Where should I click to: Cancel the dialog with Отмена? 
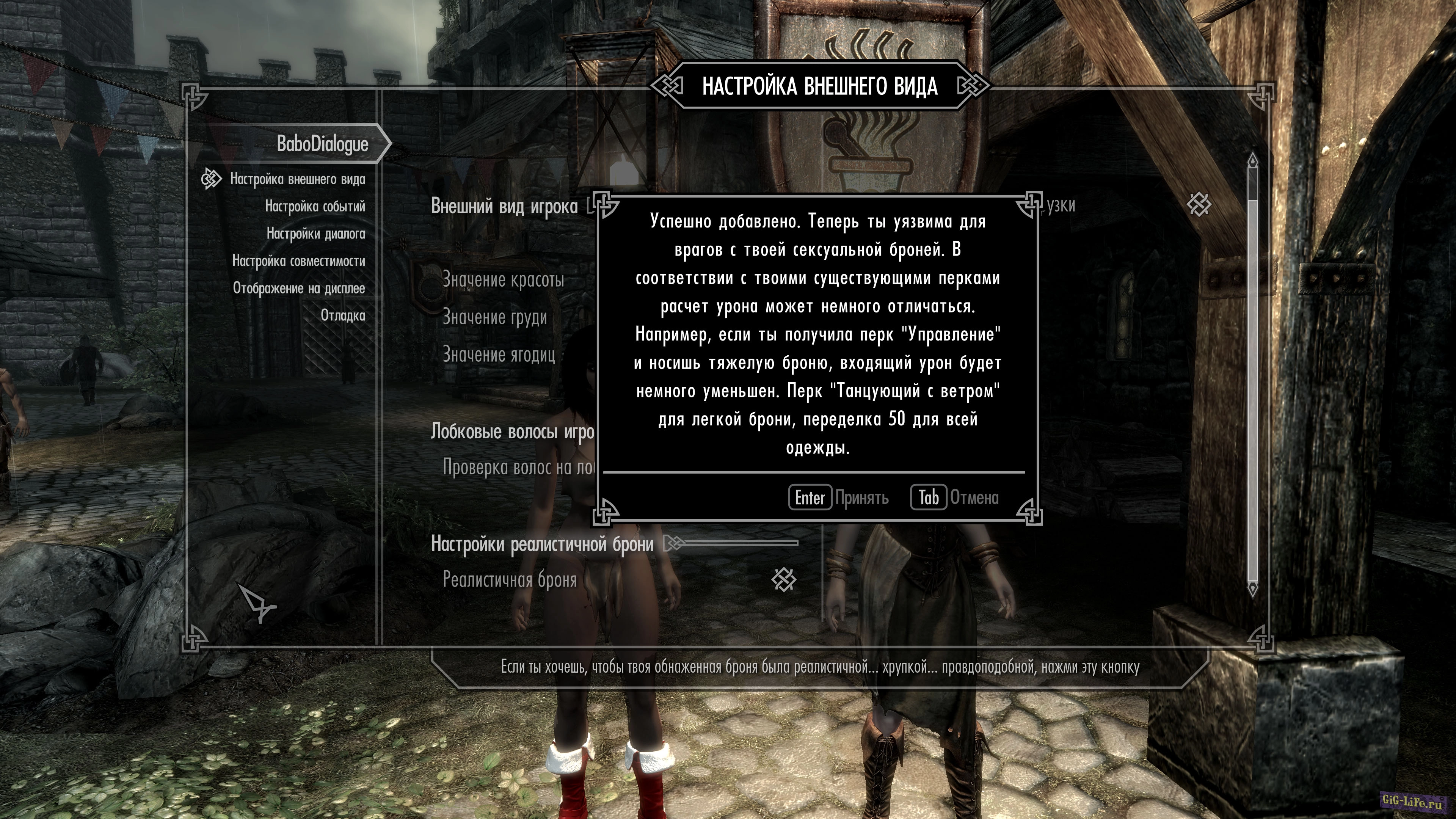pyautogui.click(x=955, y=497)
